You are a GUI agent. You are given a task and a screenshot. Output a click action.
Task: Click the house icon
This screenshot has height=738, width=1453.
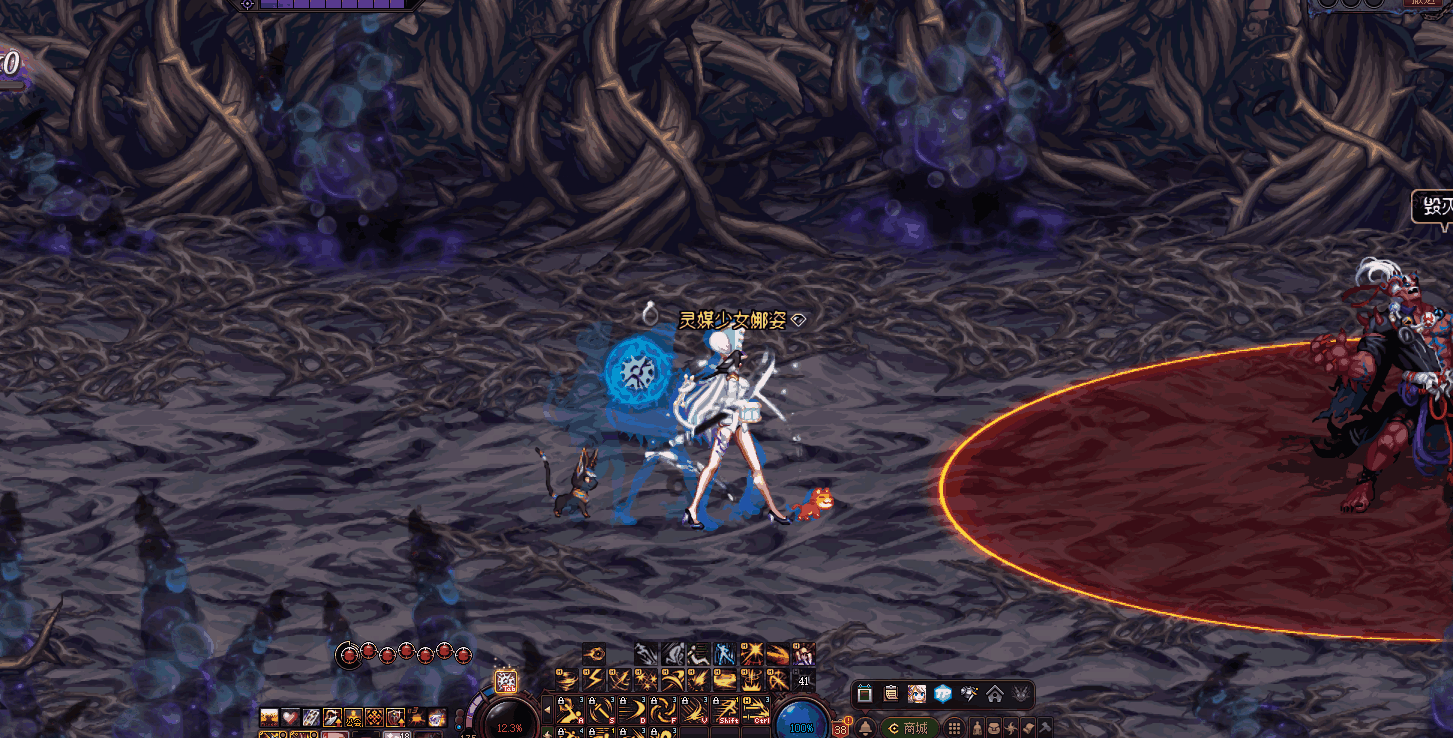click(995, 694)
